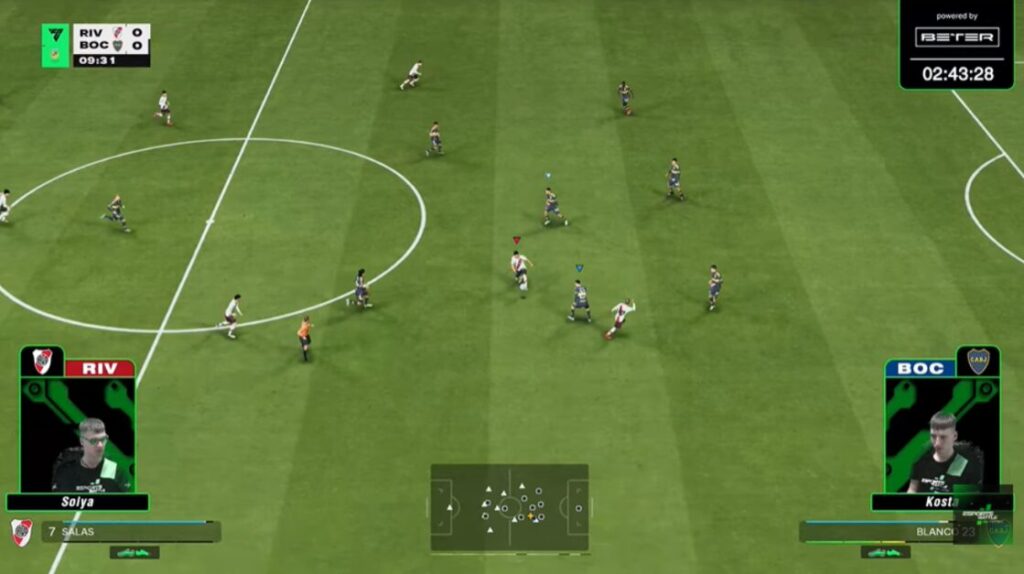Click the pitch radar minimap
The height and width of the screenshot is (574, 1024).
point(509,507)
